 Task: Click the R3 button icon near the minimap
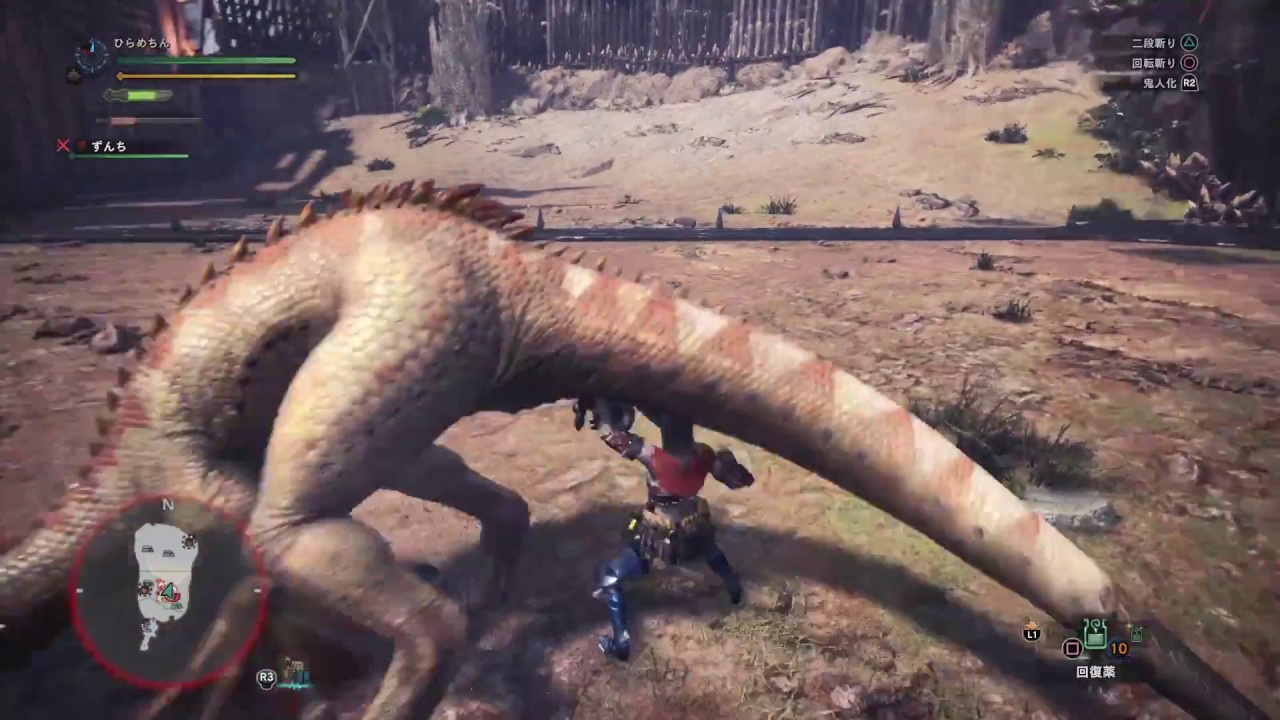coord(265,679)
